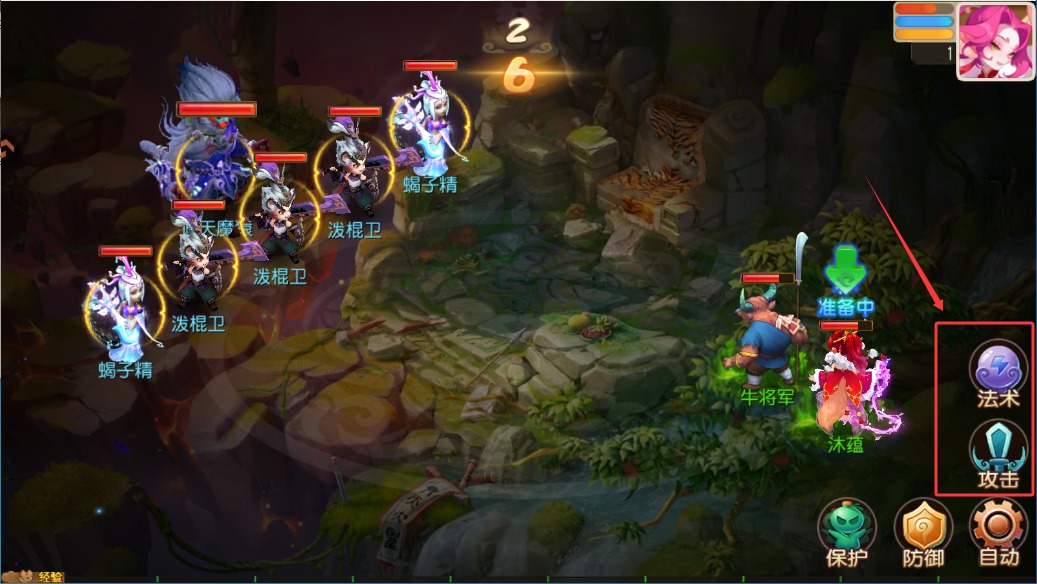Open the 法术 spell menu
1037x584 pixels.
coord(998,368)
